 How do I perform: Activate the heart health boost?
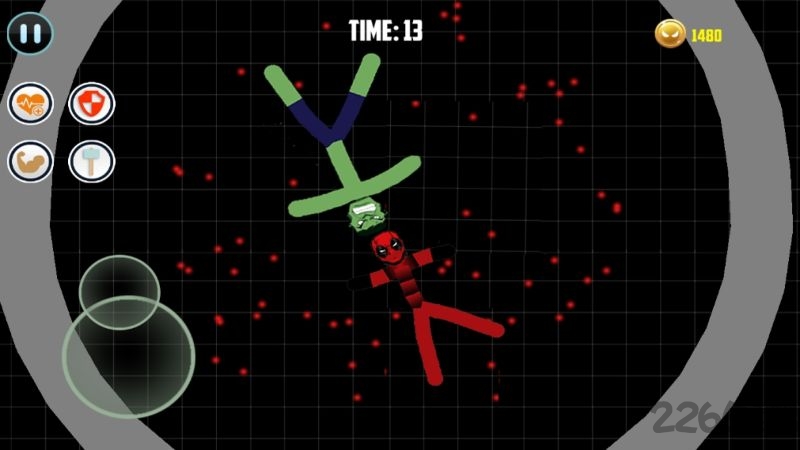click(31, 103)
